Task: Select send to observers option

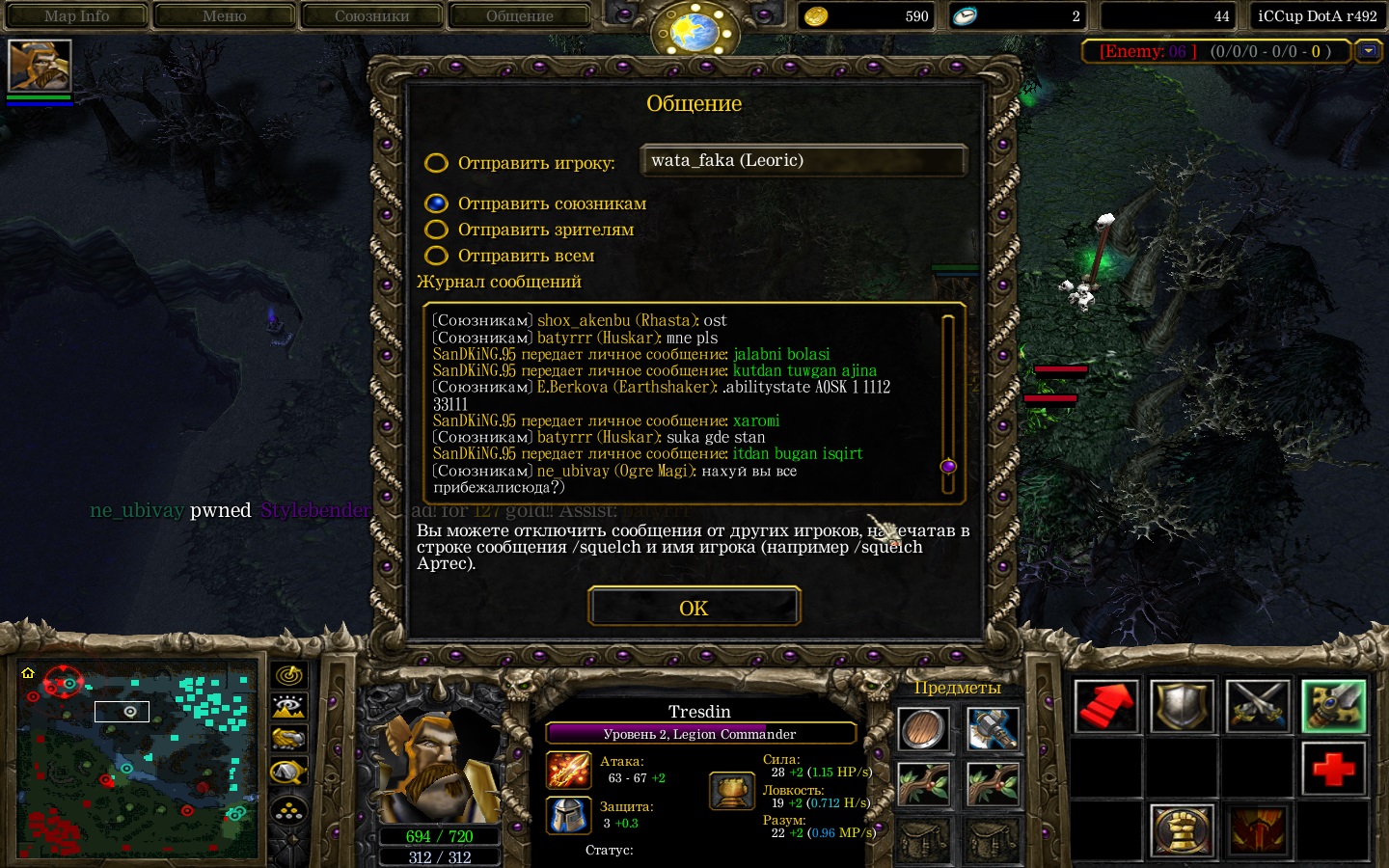Action: (437, 230)
